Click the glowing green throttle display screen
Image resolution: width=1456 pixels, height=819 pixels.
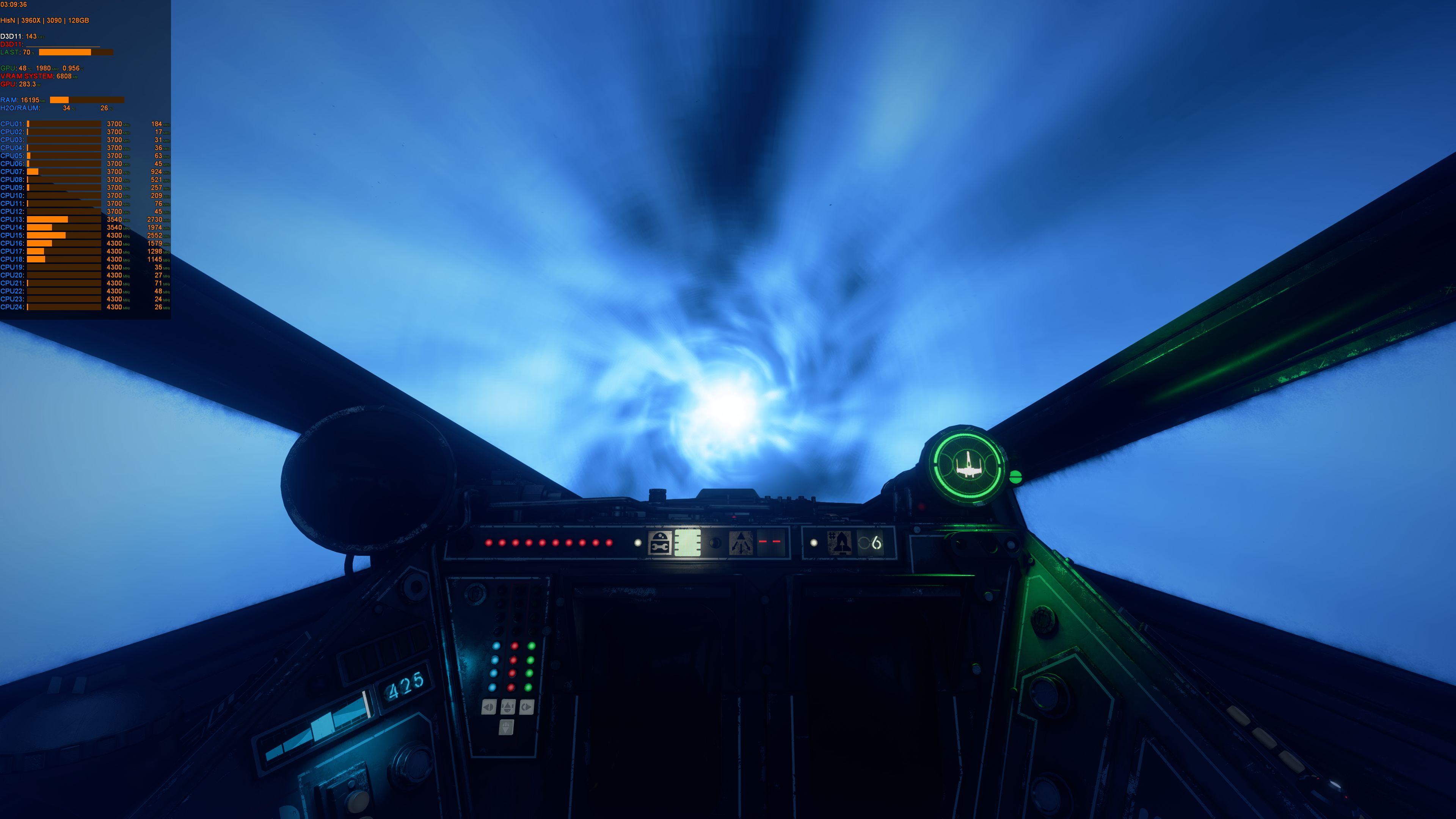689,543
